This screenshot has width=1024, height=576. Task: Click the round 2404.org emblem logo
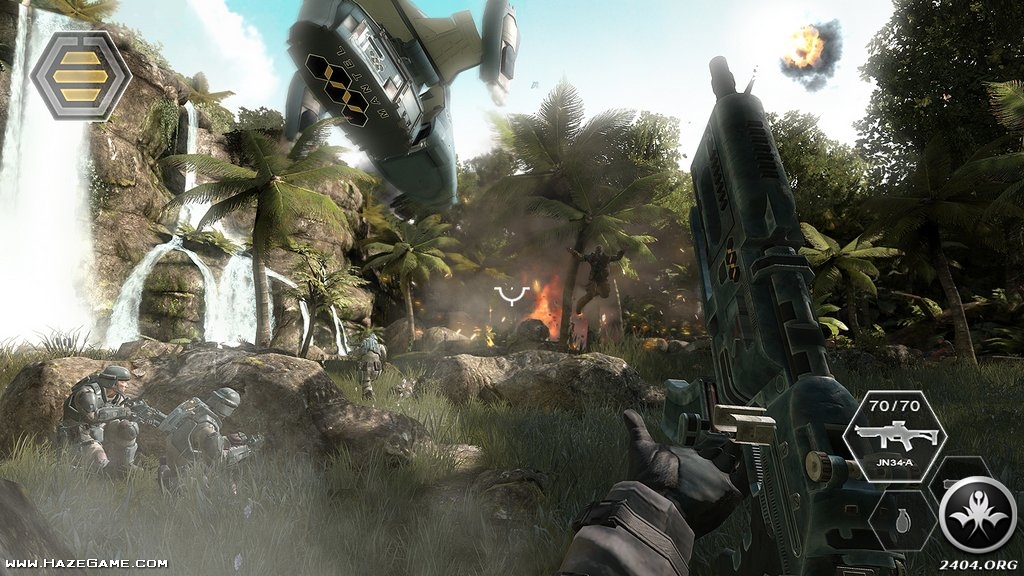[x=978, y=514]
